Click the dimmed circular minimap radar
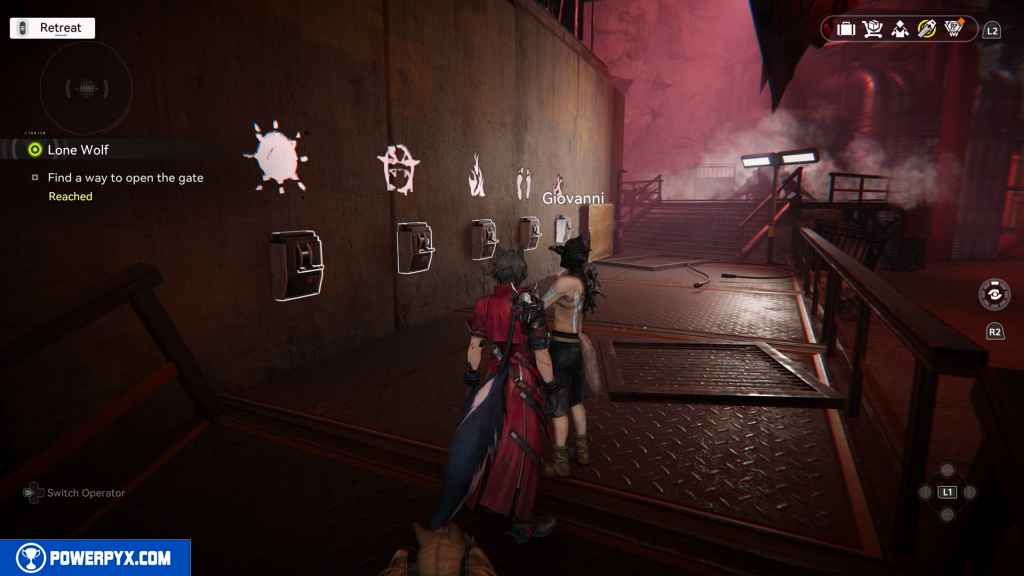 tap(85, 87)
